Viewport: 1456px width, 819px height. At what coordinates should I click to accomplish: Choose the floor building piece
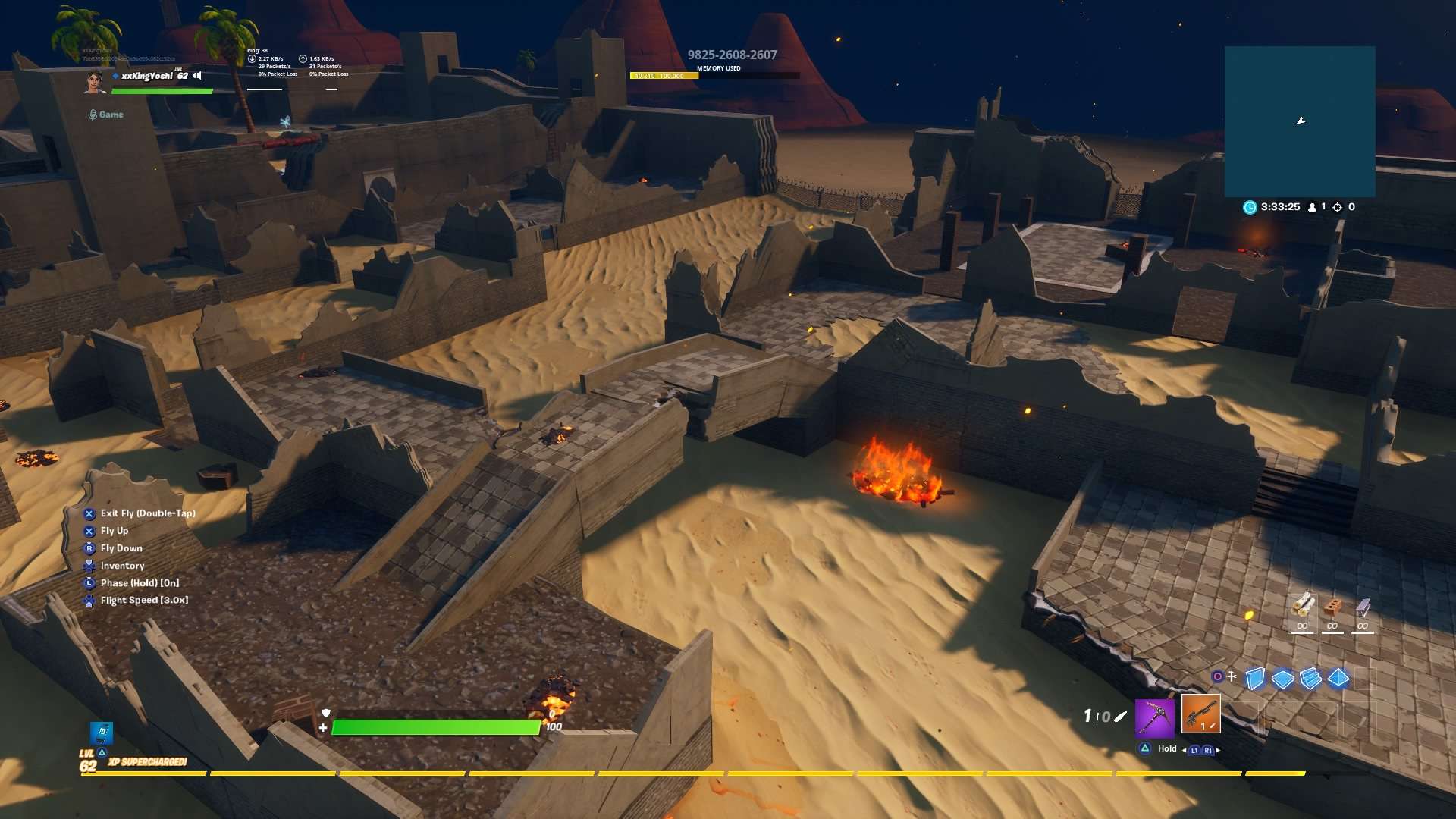(x=1282, y=679)
